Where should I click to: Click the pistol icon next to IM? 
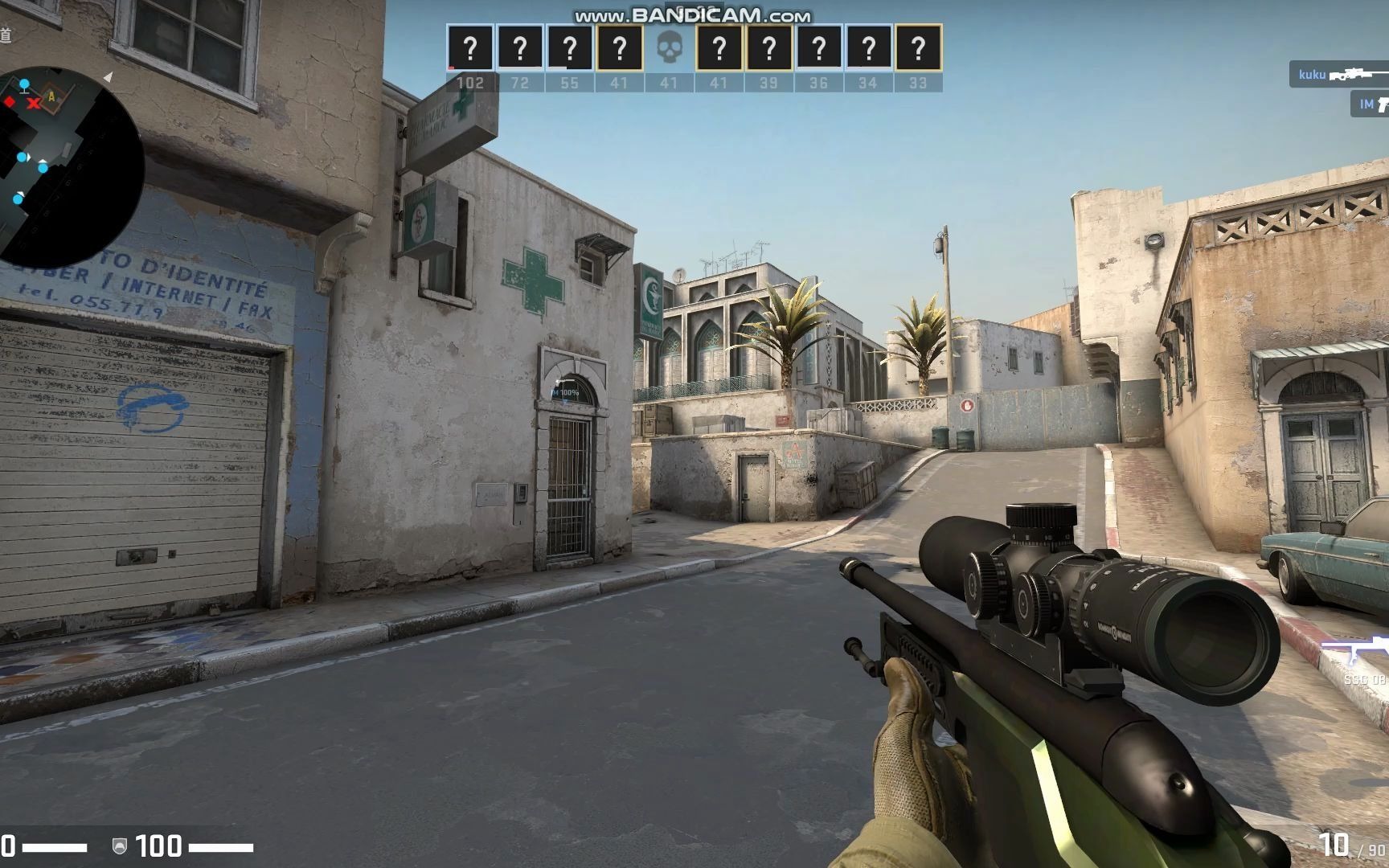(x=1384, y=103)
